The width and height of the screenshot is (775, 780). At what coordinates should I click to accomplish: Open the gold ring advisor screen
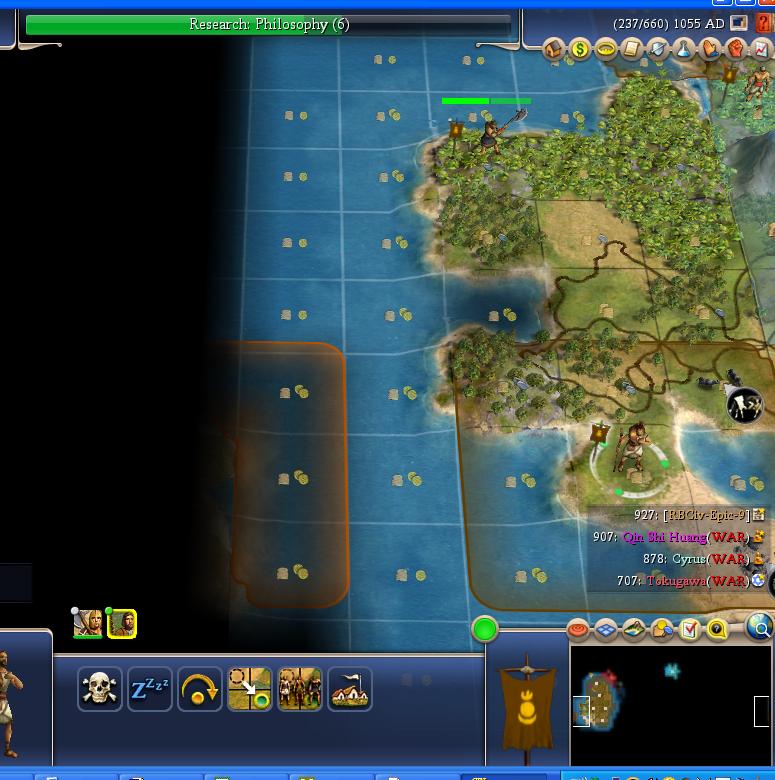click(605, 50)
